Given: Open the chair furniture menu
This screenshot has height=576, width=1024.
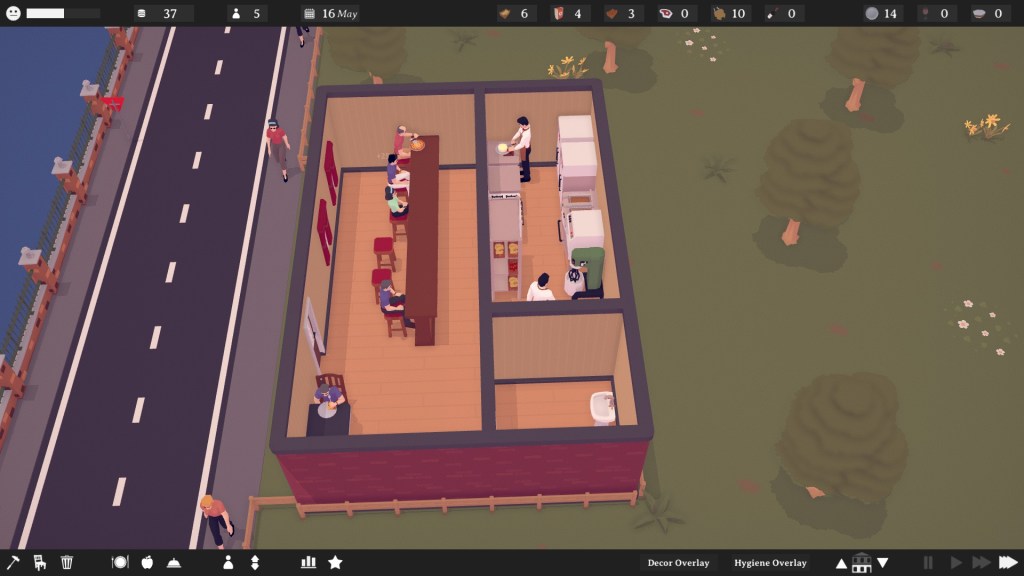Looking at the screenshot, I should 40,562.
